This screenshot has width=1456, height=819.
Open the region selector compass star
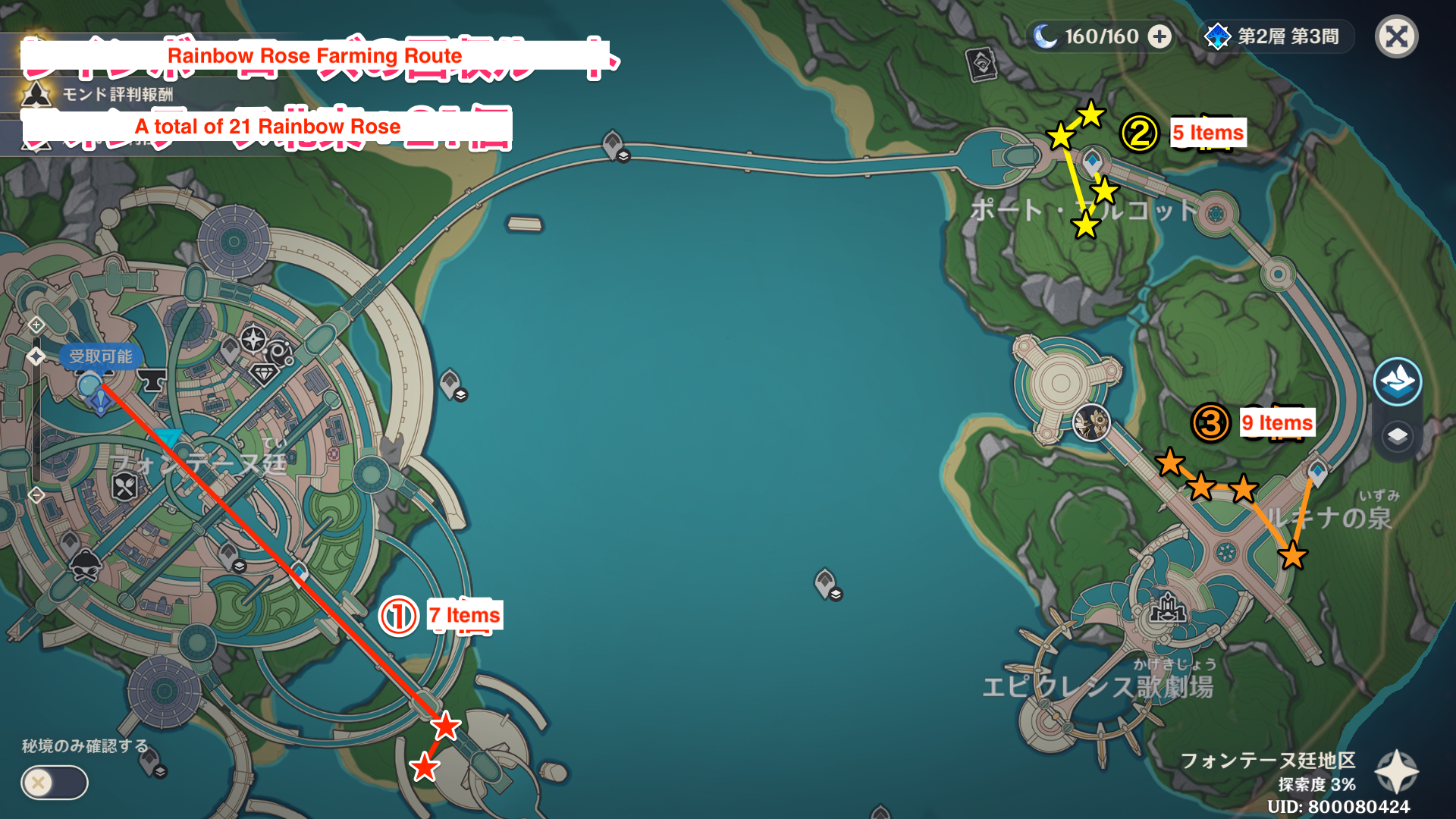tap(1396, 772)
